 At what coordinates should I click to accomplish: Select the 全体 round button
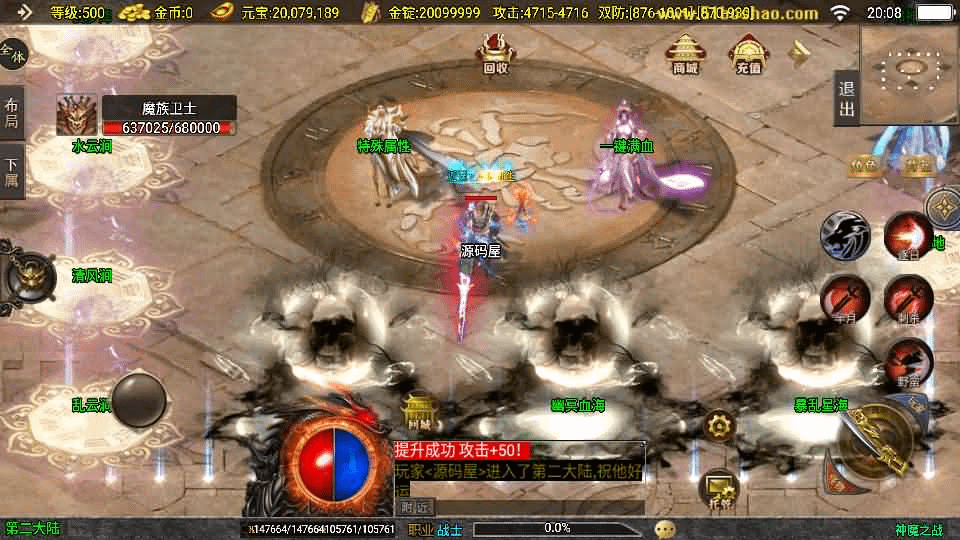click(x=13, y=54)
